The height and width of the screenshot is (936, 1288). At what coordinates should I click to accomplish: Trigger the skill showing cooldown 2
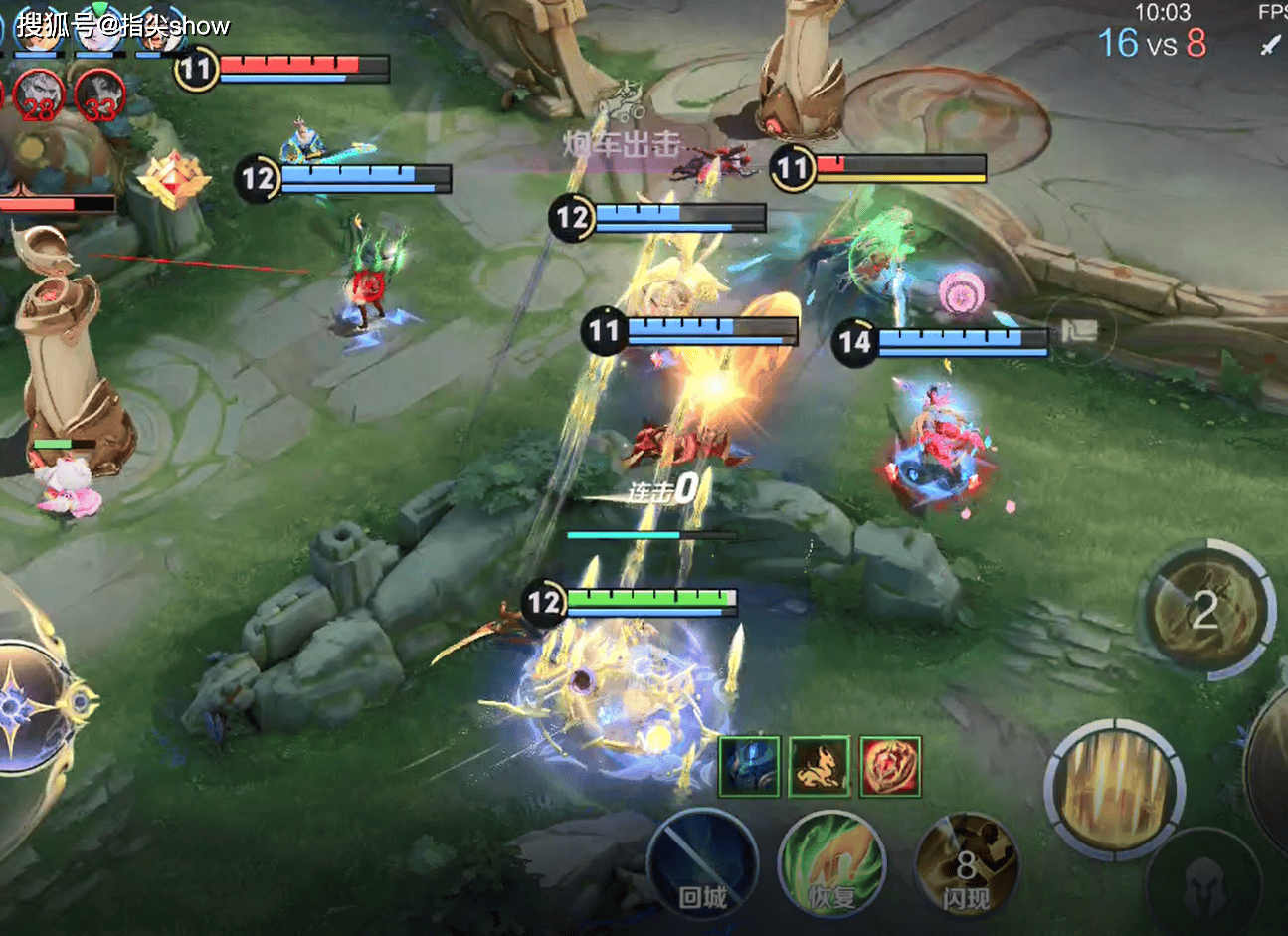pos(1205,609)
